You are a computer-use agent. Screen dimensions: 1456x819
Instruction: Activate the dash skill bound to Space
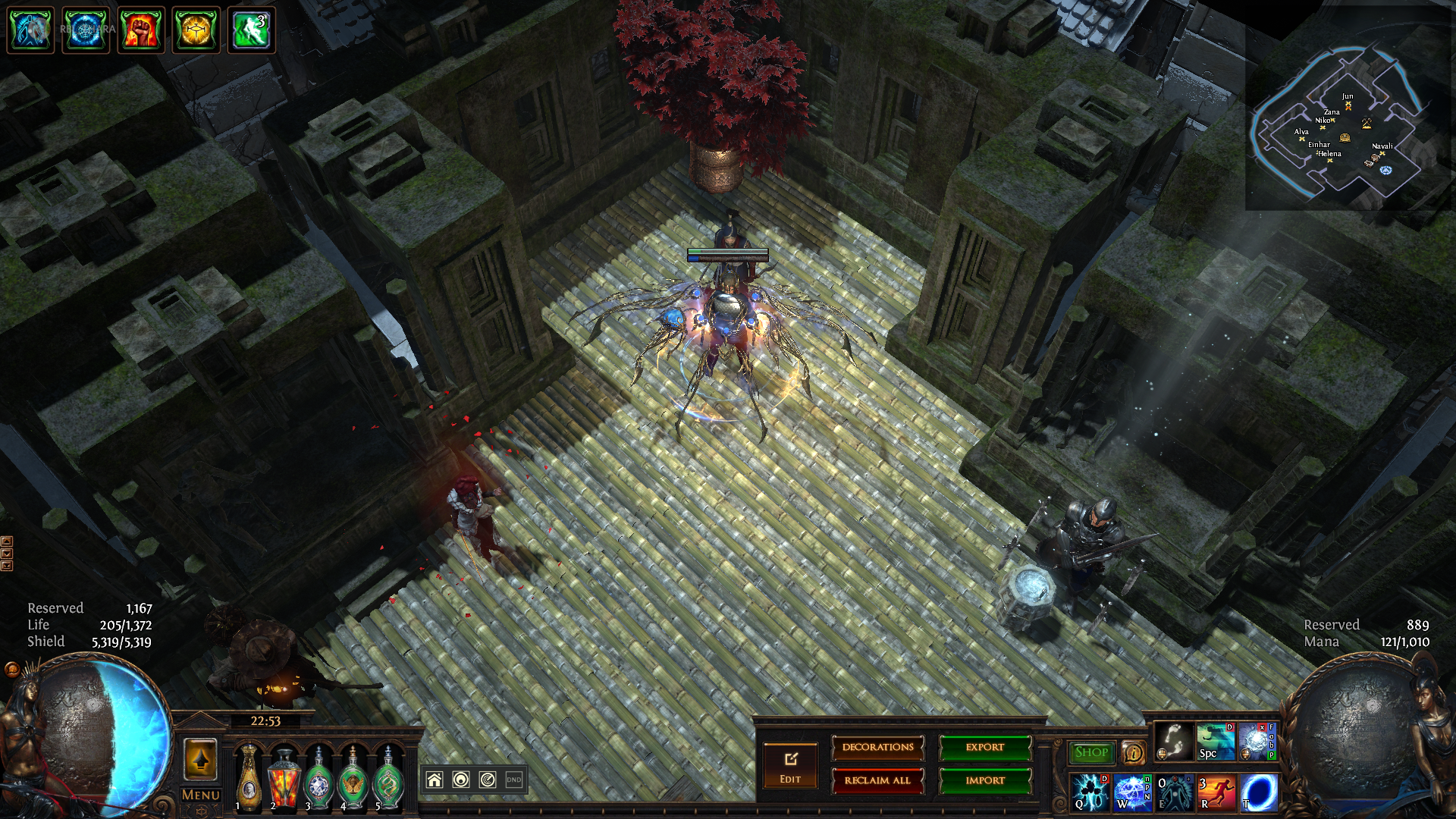(1215, 742)
